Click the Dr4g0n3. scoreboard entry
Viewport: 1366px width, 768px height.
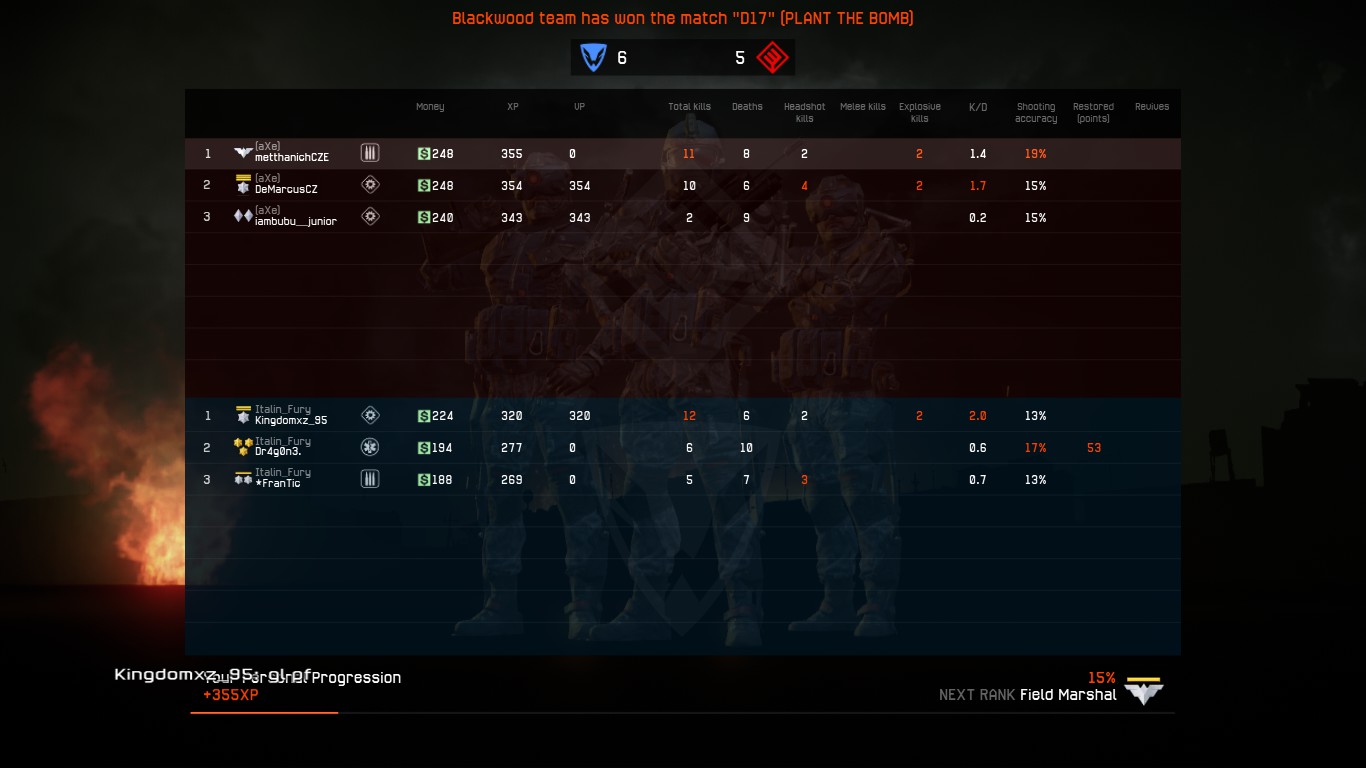[278, 452]
